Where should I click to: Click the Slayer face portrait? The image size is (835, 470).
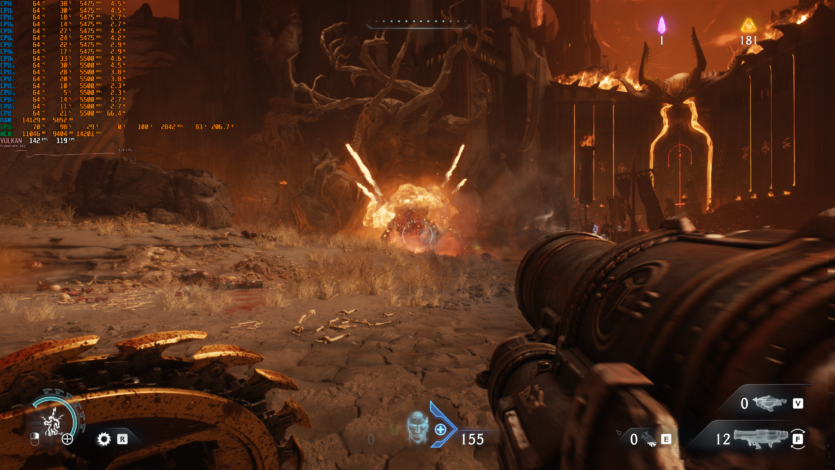[x=416, y=427]
